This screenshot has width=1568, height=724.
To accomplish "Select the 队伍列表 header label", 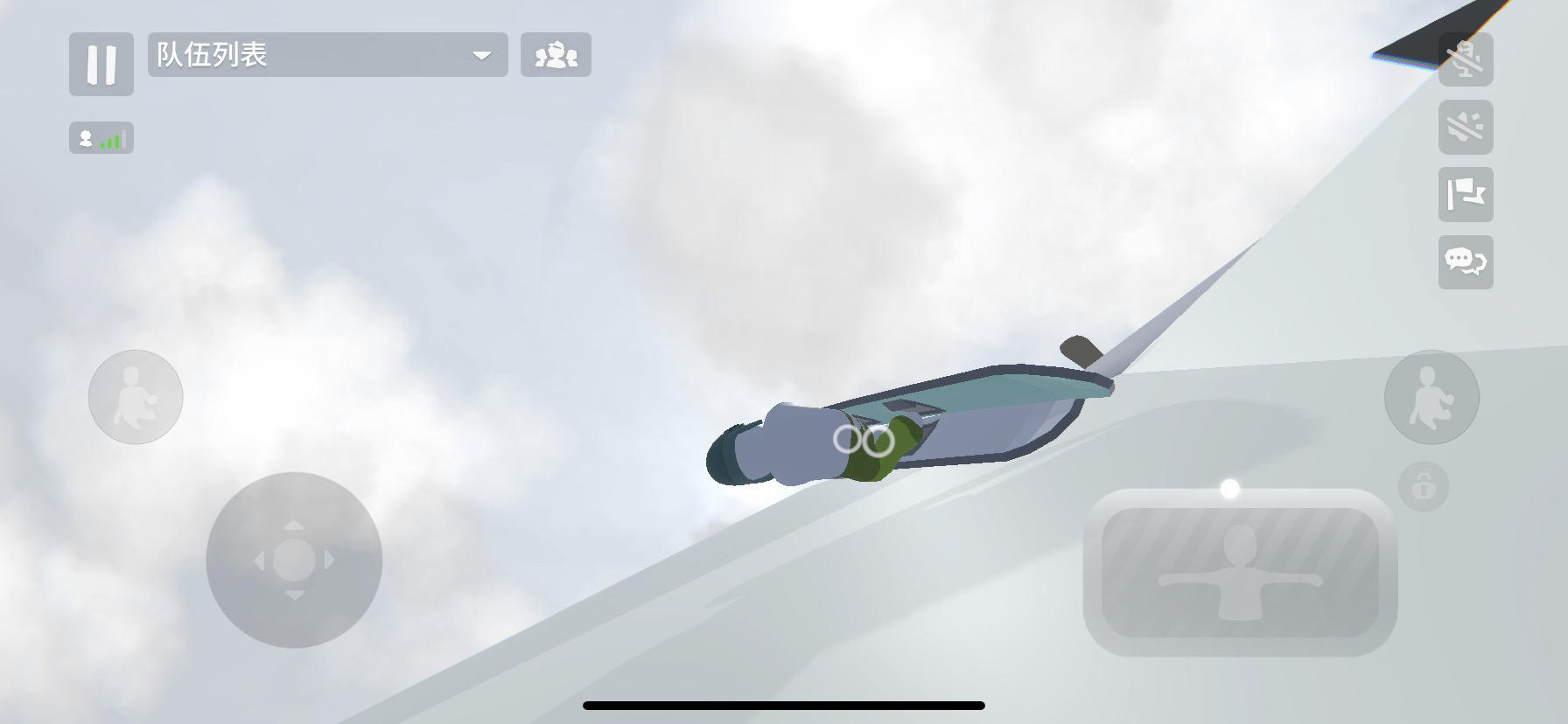I will click(210, 55).
